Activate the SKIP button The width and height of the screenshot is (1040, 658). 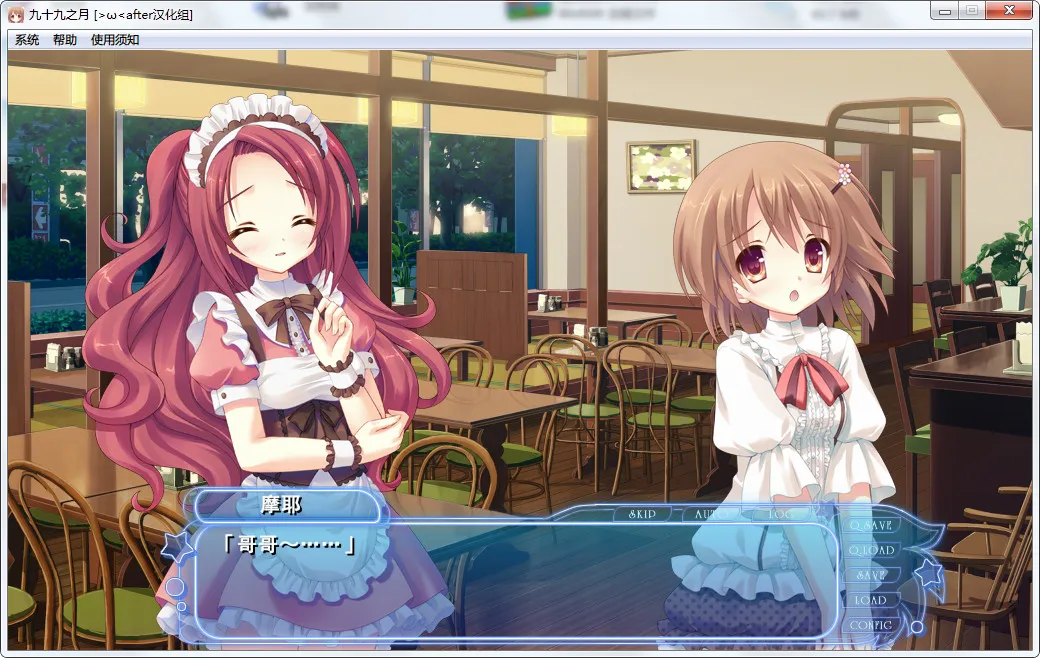[642, 514]
